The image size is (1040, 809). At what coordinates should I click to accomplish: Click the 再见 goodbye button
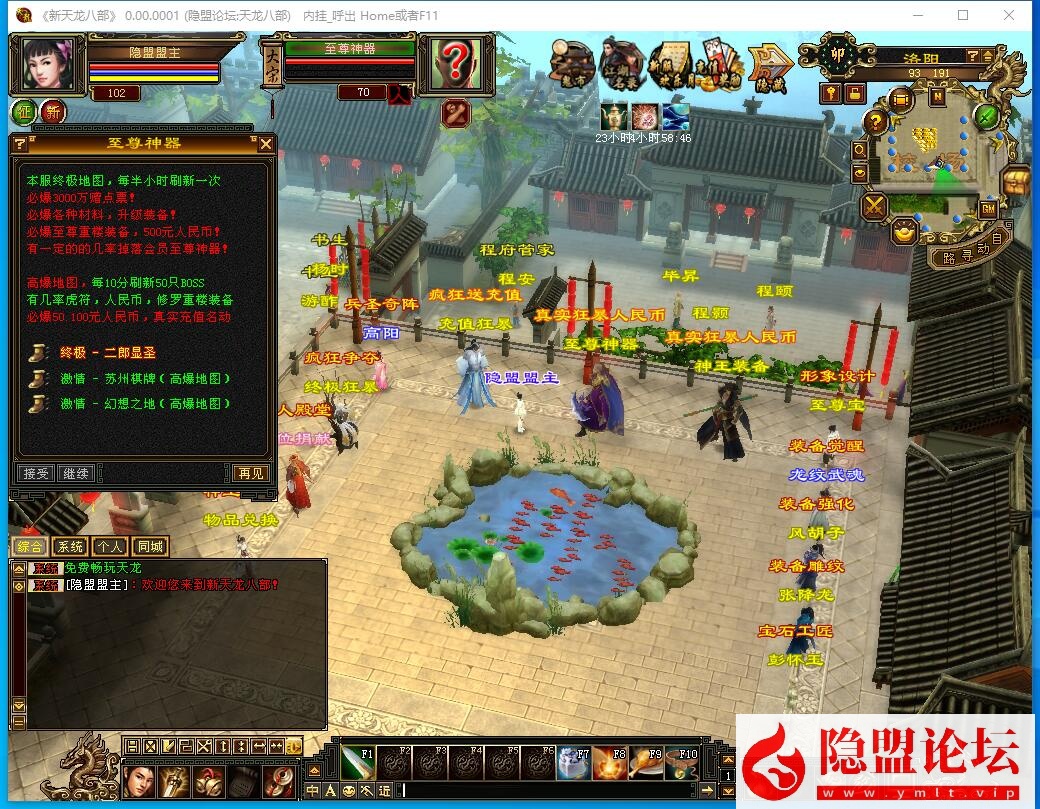click(x=251, y=473)
